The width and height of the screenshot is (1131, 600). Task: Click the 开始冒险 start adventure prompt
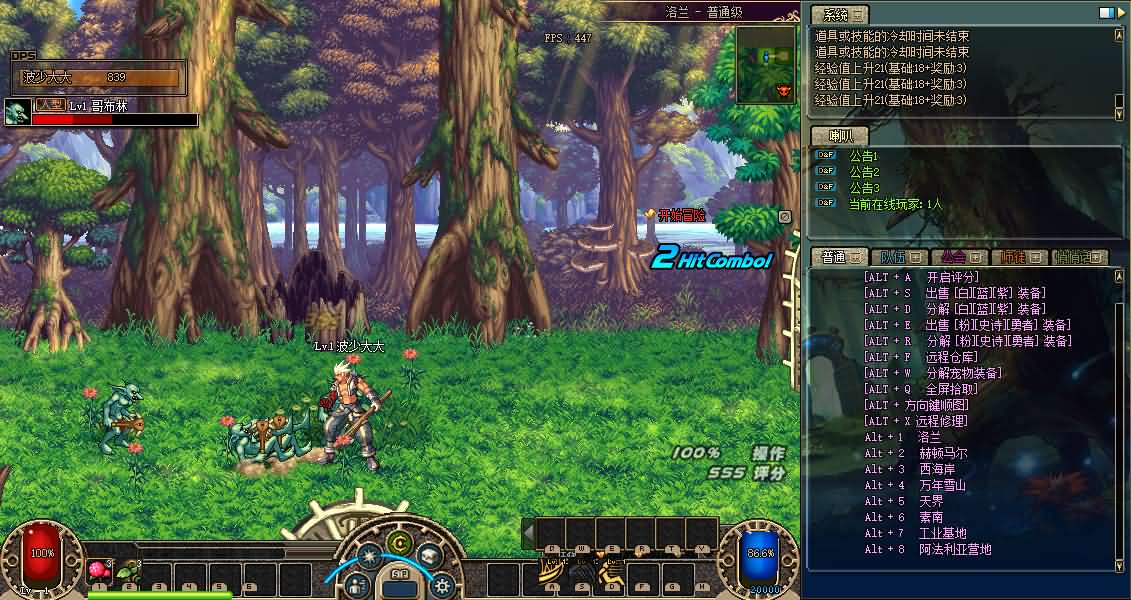[x=681, y=215]
